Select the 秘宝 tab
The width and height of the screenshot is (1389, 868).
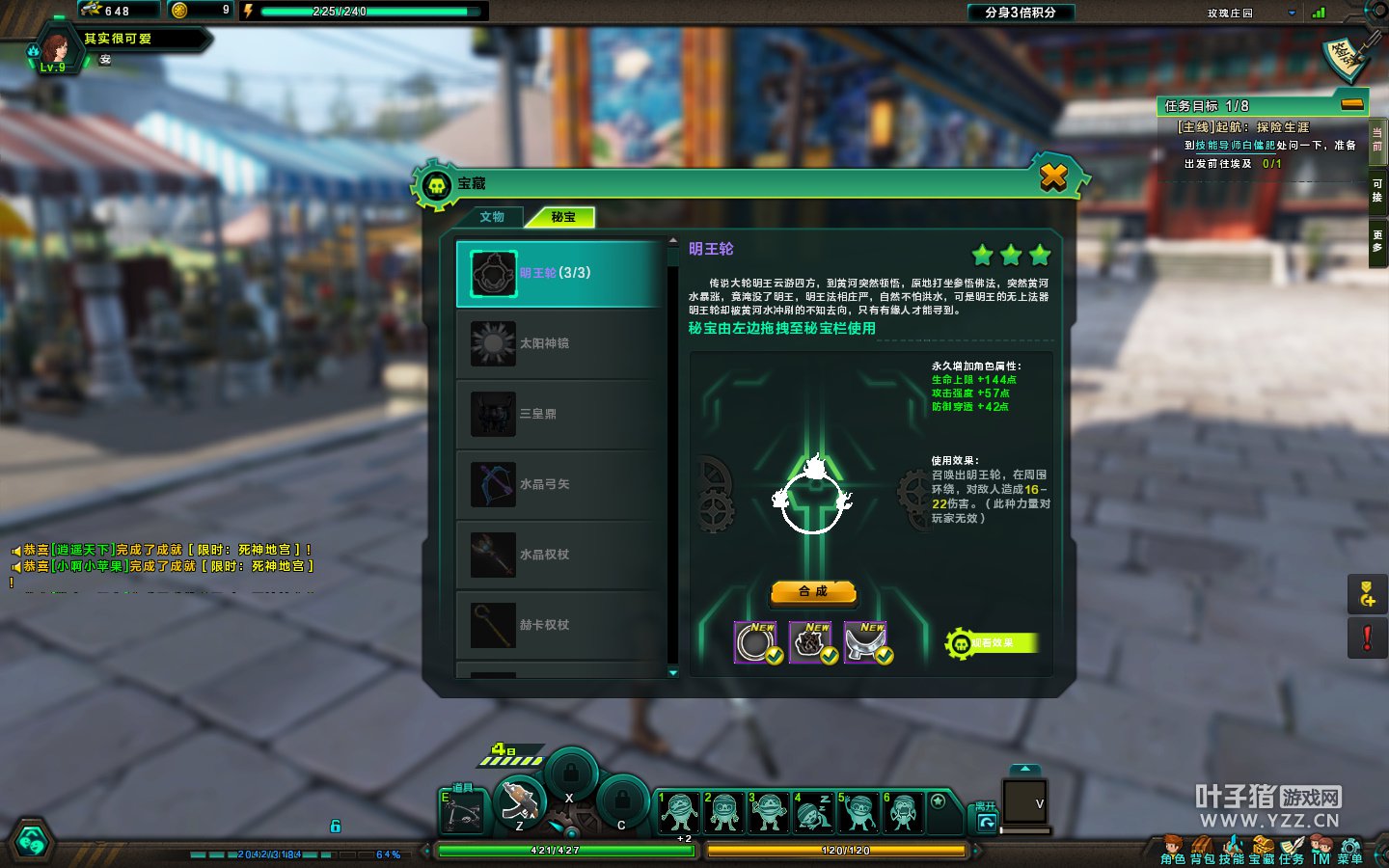[x=563, y=217]
